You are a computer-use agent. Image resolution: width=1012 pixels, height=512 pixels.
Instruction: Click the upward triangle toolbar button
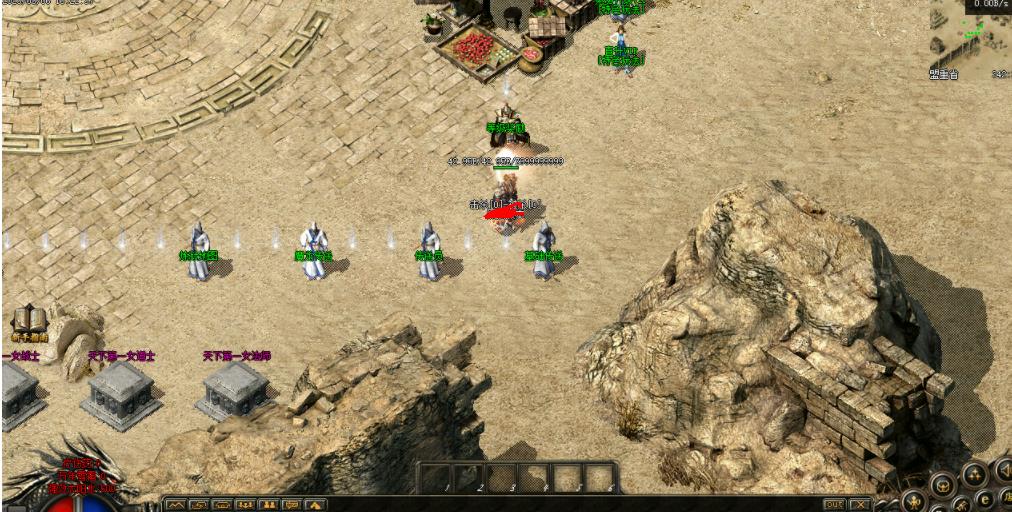click(x=316, y=505)
